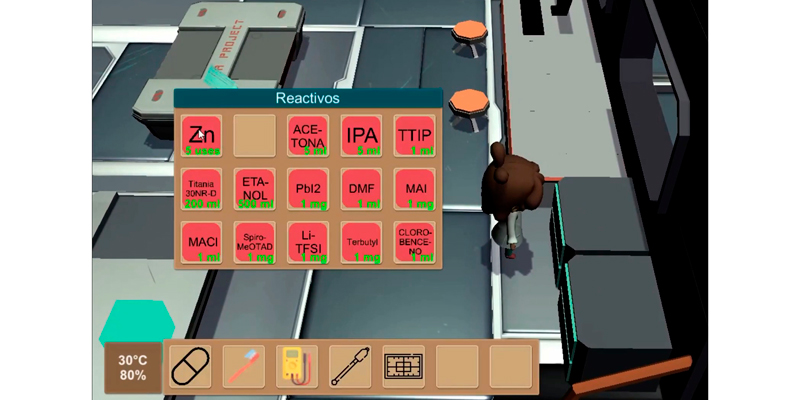This screenshot has height=400, width=800.
Task: Select the Terbutyl reagent
Action: coord(361,241)
